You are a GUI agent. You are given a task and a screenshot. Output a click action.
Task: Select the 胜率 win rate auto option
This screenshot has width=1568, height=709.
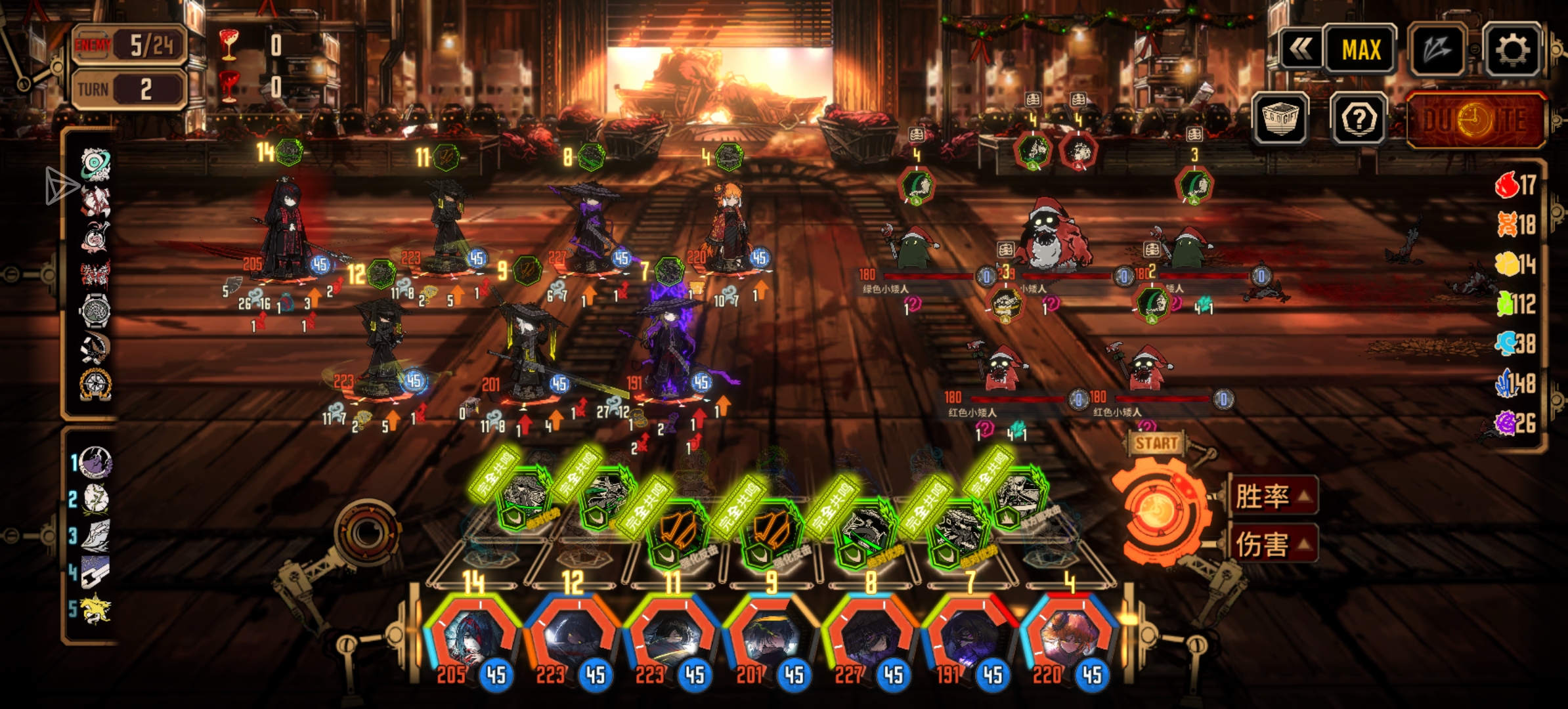pyautogui.click(x=1272, y=496)
